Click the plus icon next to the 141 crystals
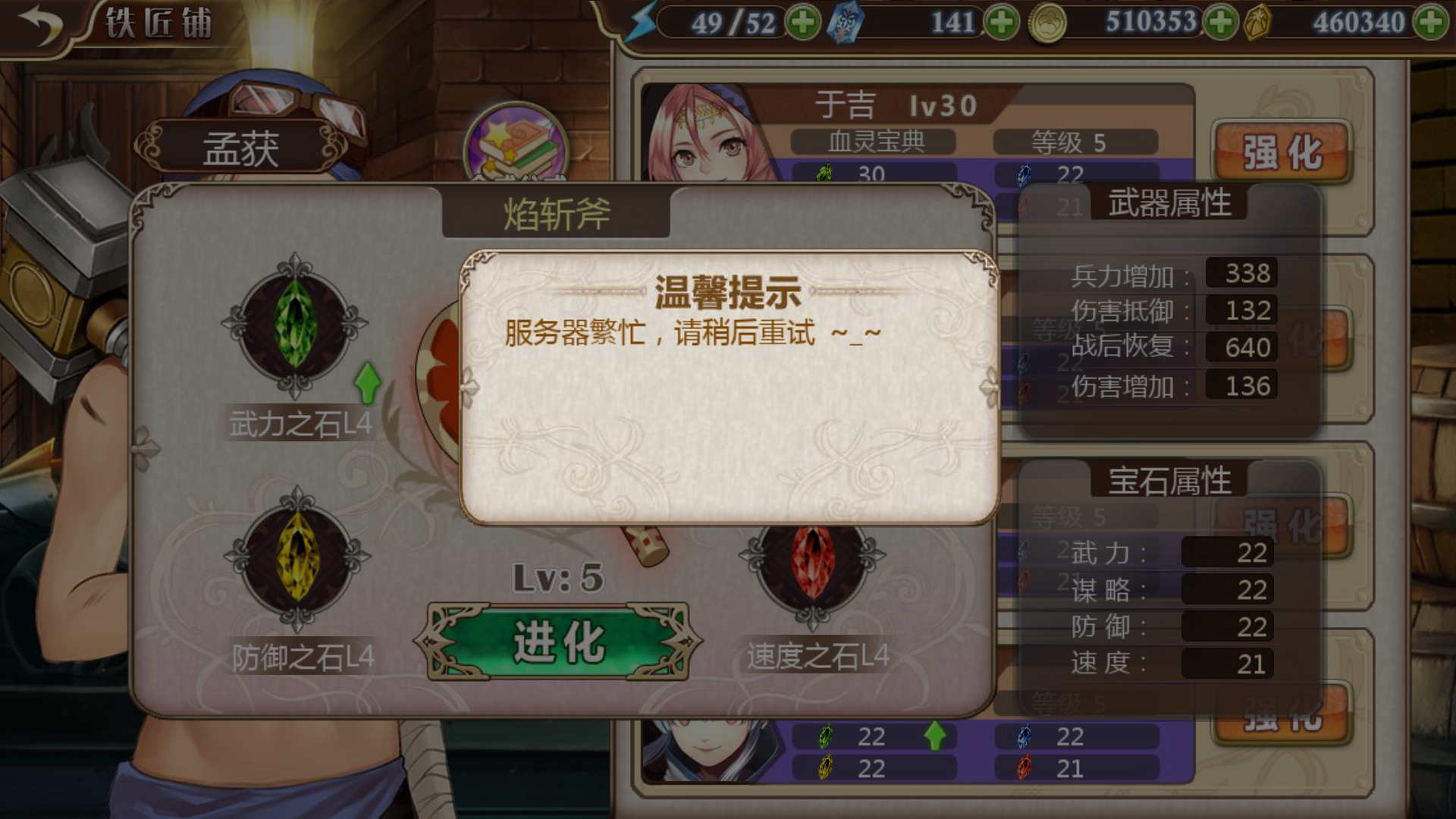 tap(1003, 23)
